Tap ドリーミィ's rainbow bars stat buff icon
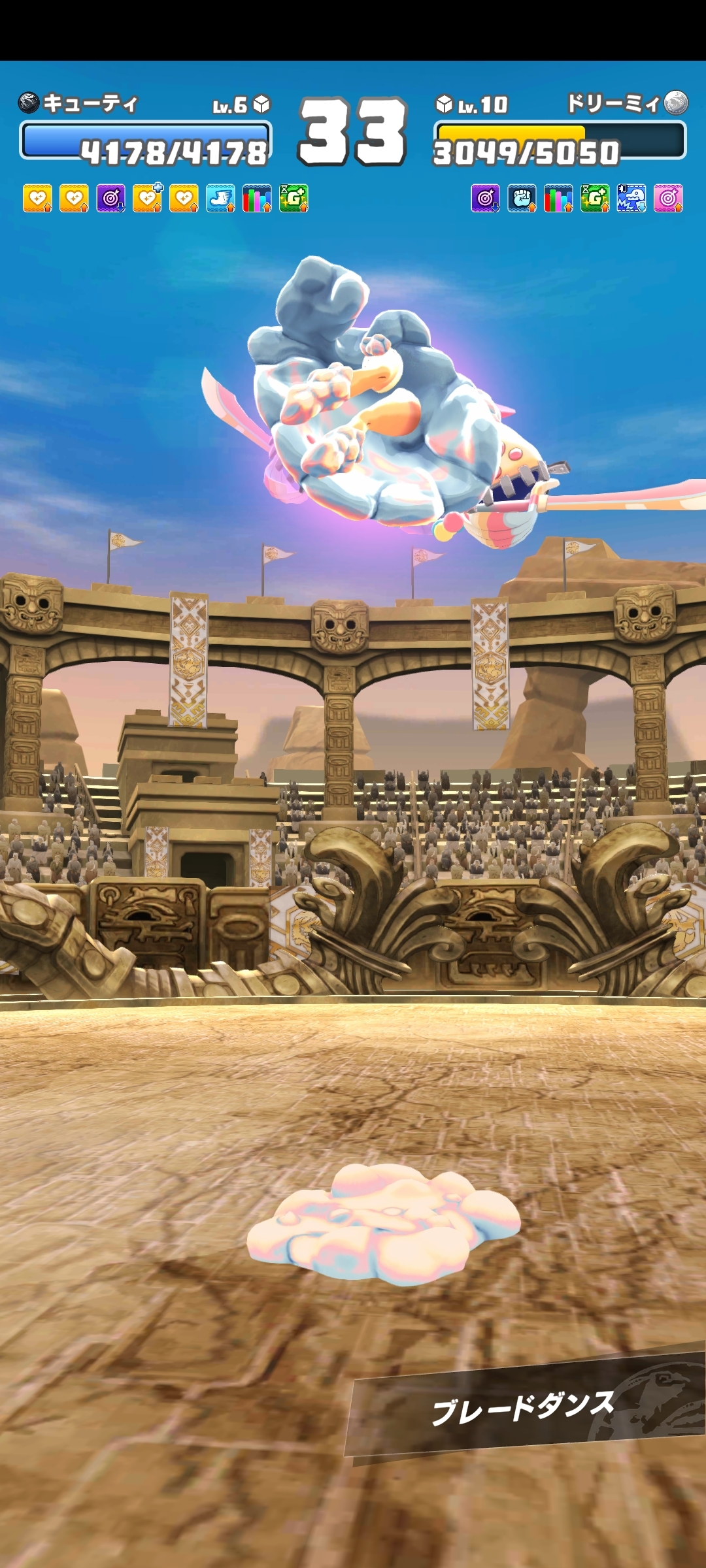706x1568 pixels. pyautogui.click(x=558, y=199)
